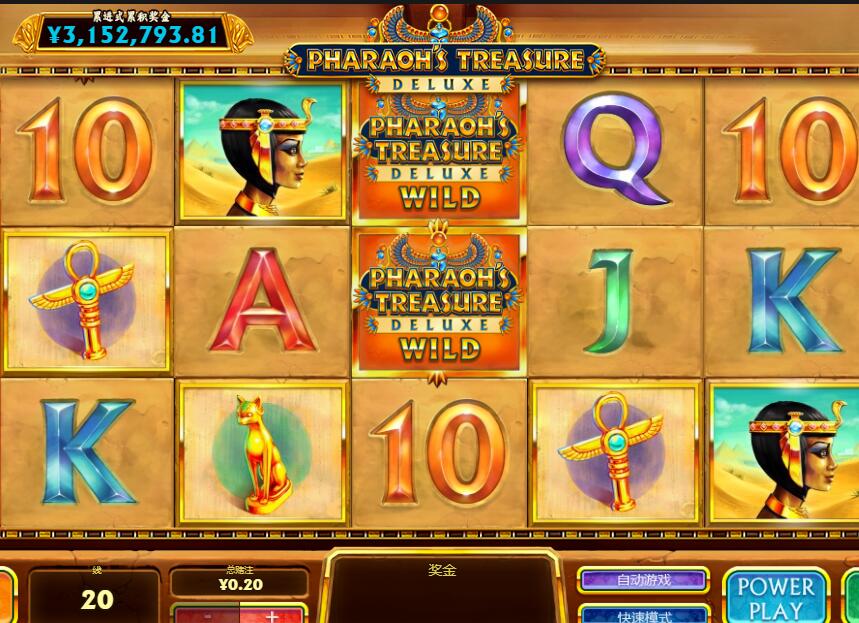Toggle 快速模式 turbo mode
Image resolution: width=859 pixels, height=623 pixels.
643,614
